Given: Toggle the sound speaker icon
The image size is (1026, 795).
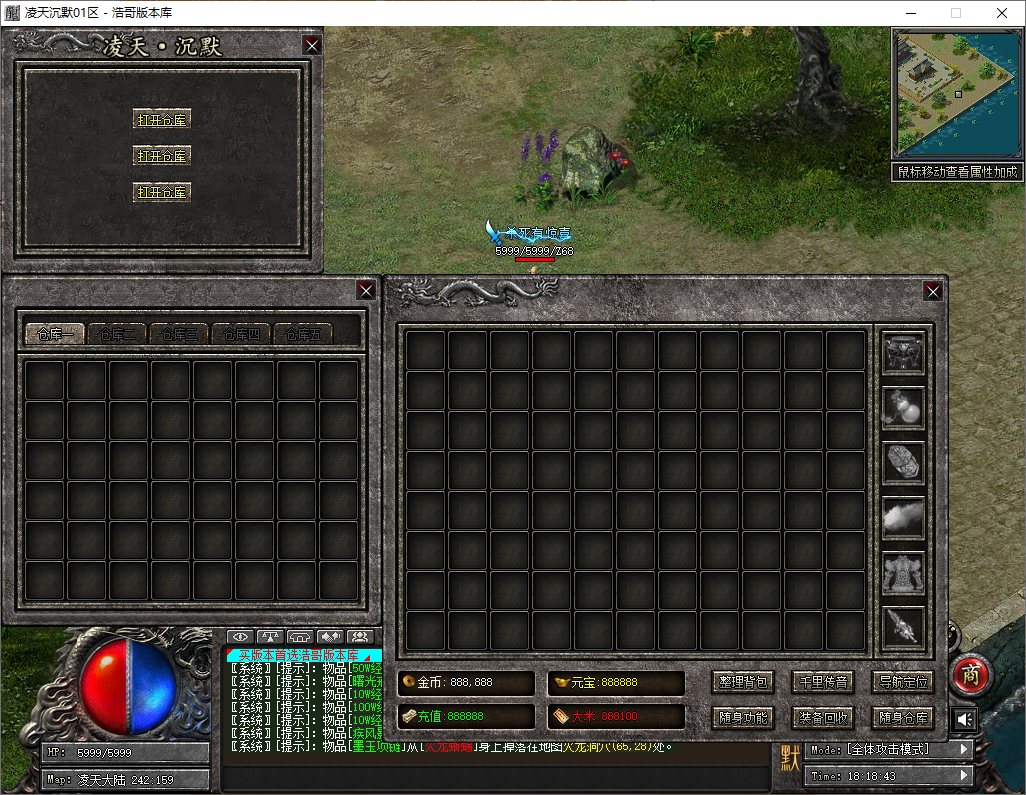Looking at the screenshot, I should (x=964, y=719).
